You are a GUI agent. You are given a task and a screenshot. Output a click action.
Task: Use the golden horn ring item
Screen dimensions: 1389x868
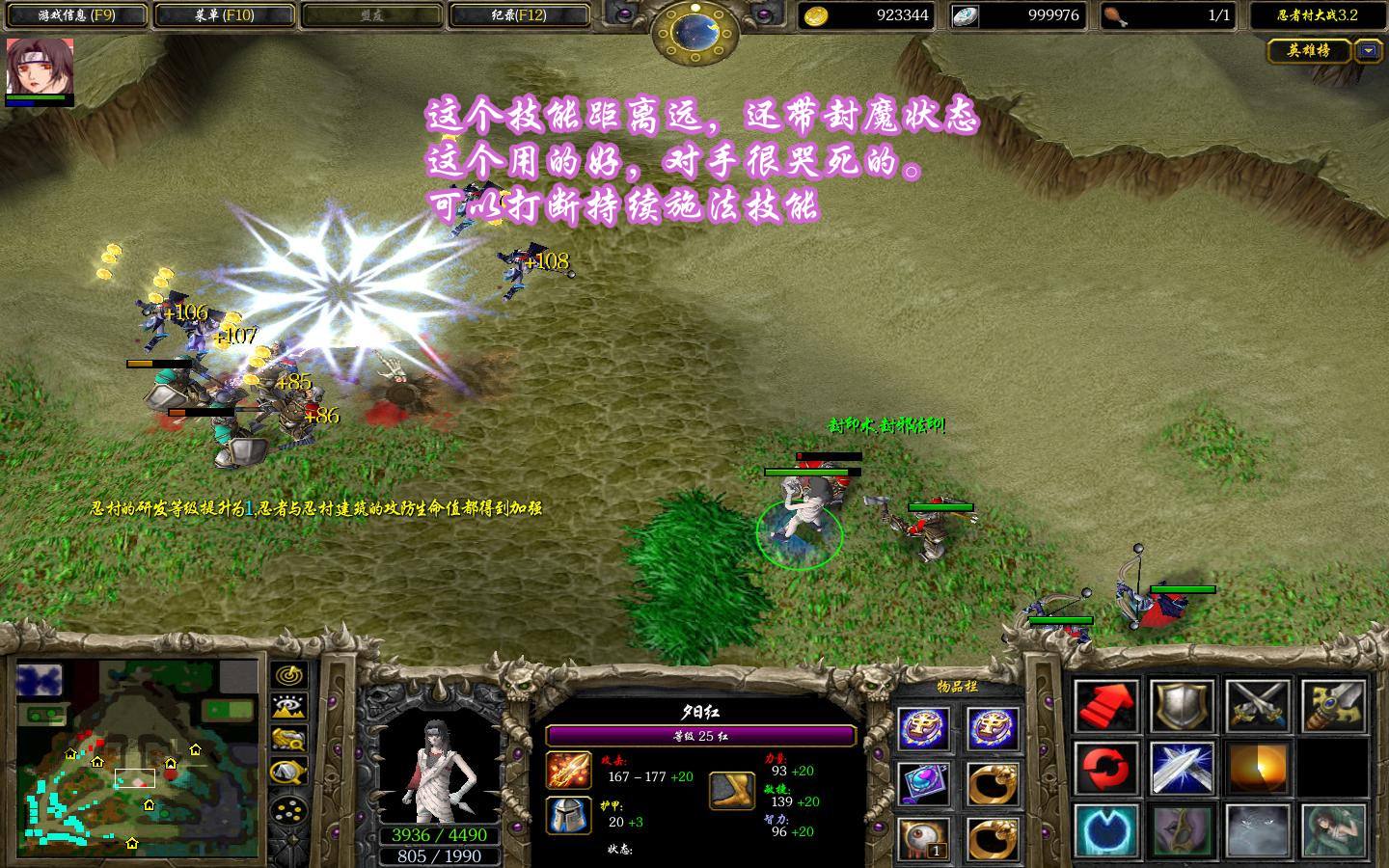pyautogui.click(x=994, y=786)
